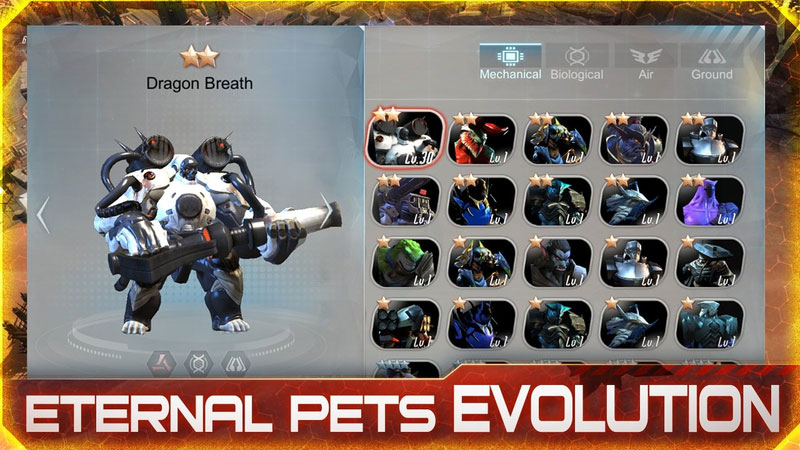The height and width of the screenshot is (450, 800).
Task: Select the Ground category tab
Action: click(x=711, y=62)
